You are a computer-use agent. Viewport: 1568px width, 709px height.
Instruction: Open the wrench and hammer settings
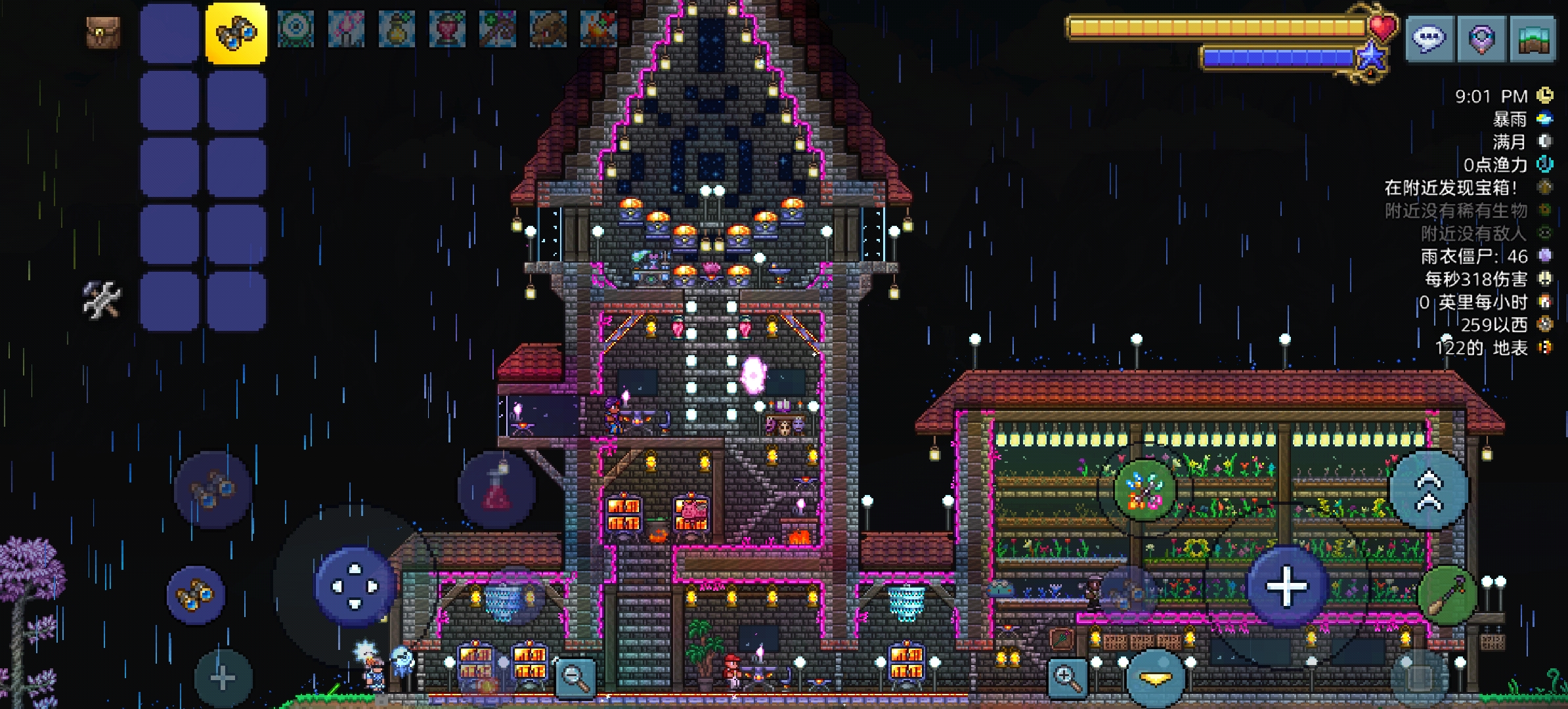coord(102,299)
